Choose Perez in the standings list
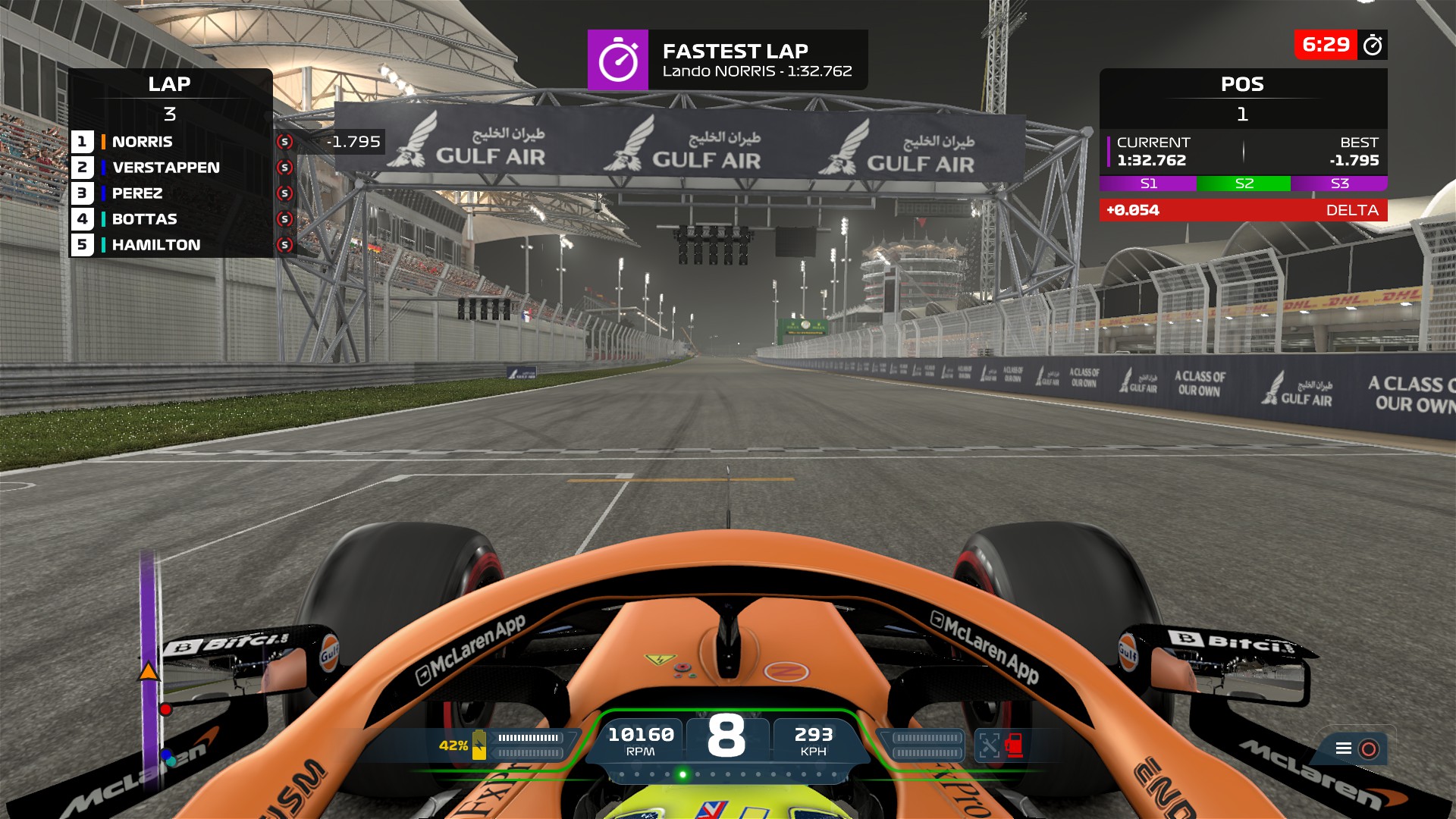Image resolution: width=1456 pixels, height=819 pixels. tap(137, 193)
